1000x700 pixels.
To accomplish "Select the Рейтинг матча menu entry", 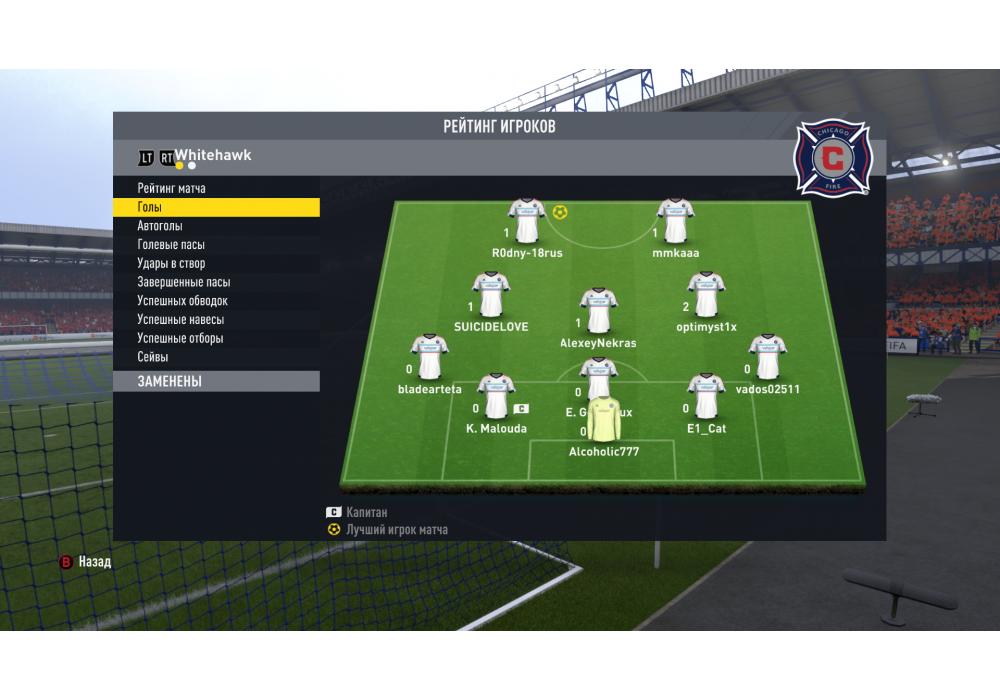I will [x=172, y=188].
